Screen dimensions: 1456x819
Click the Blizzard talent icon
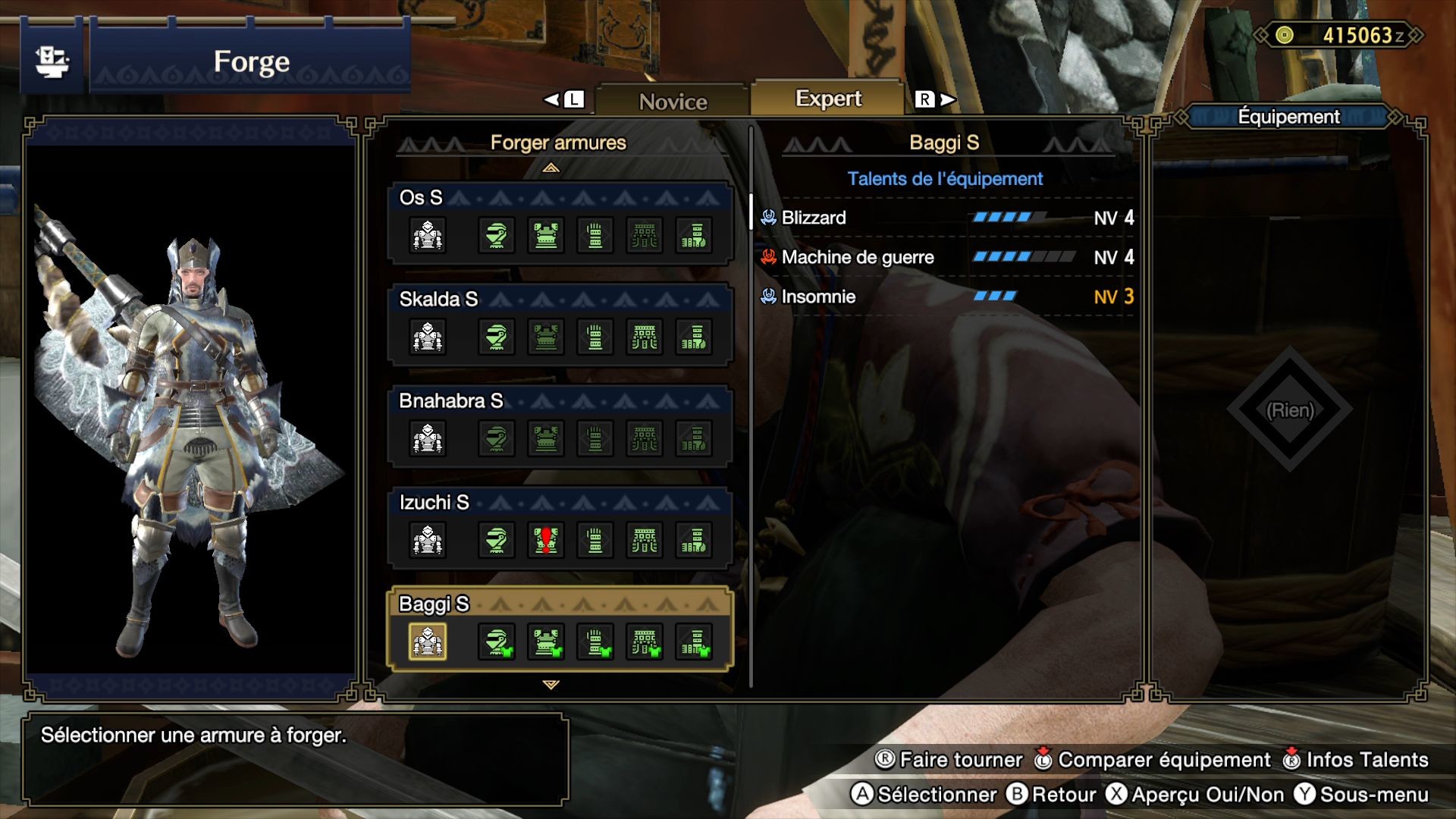[767, 218]
